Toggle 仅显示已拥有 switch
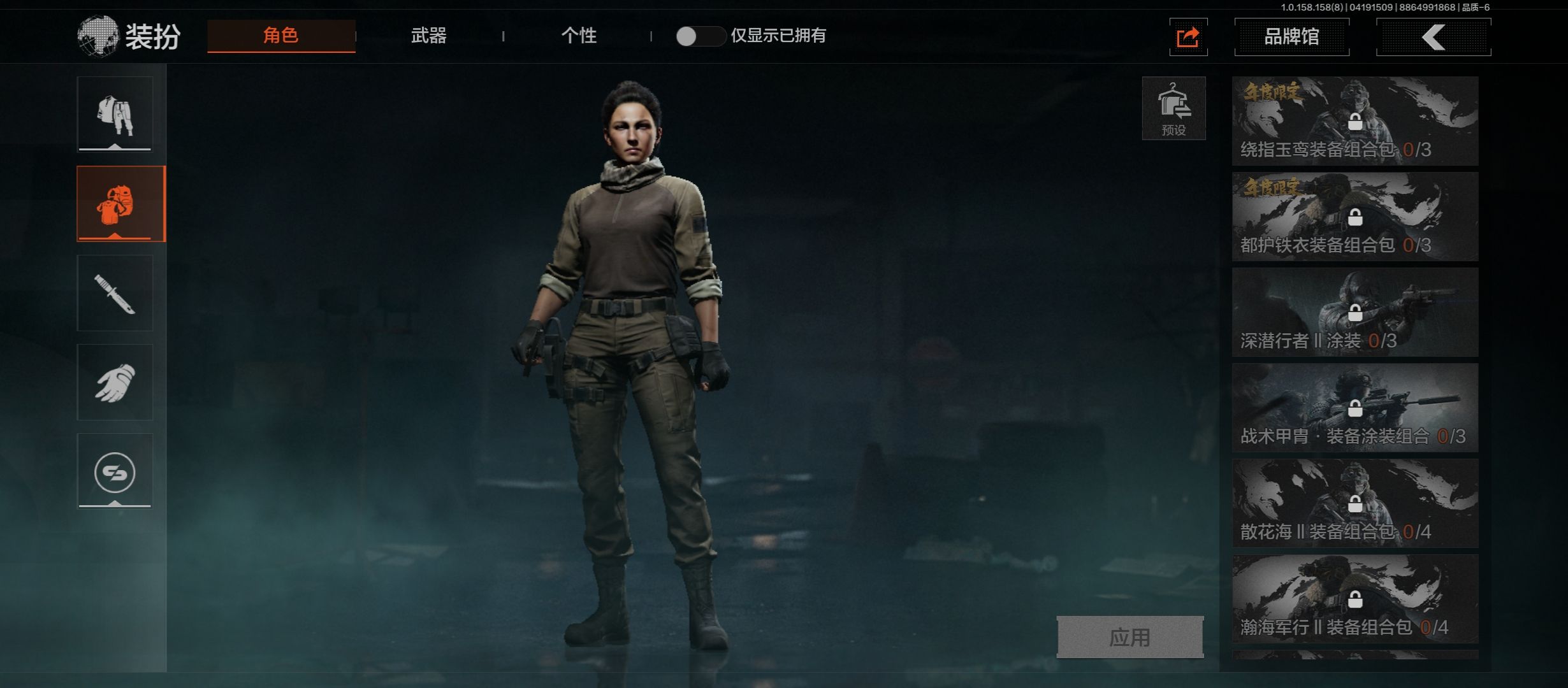Screen dimensions: 1568x688 pos(700,36)
